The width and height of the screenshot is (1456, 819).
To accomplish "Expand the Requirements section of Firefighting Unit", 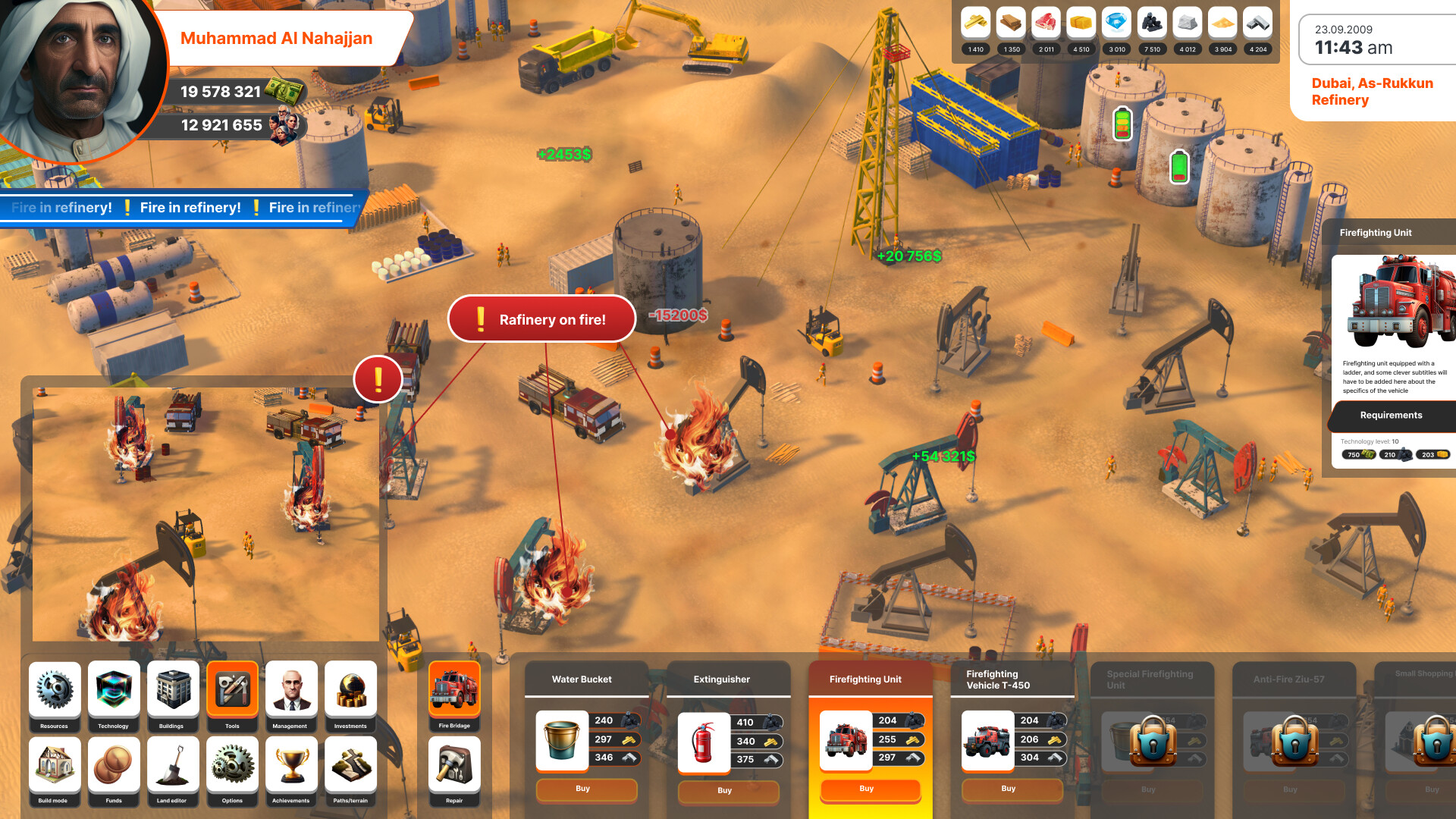I will pos(1392,416).
